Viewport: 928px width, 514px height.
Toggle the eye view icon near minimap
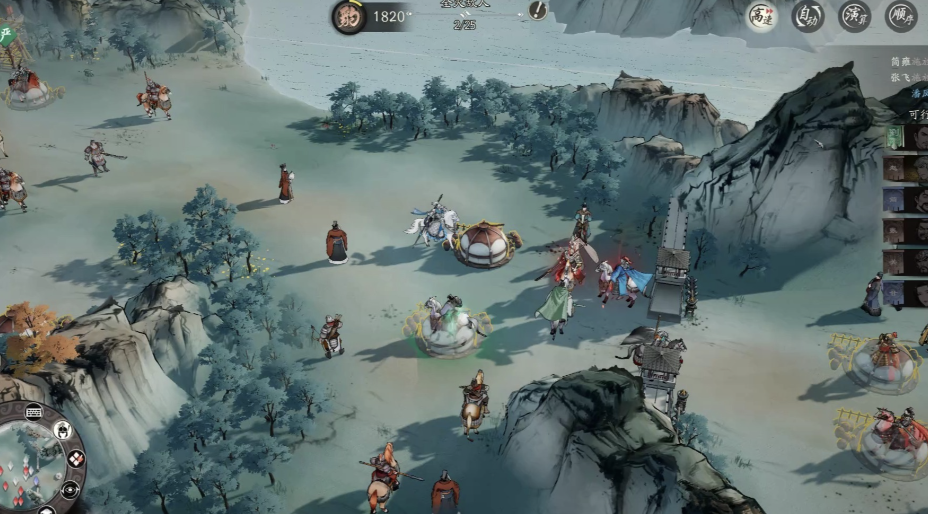click(x=70, y=490)
